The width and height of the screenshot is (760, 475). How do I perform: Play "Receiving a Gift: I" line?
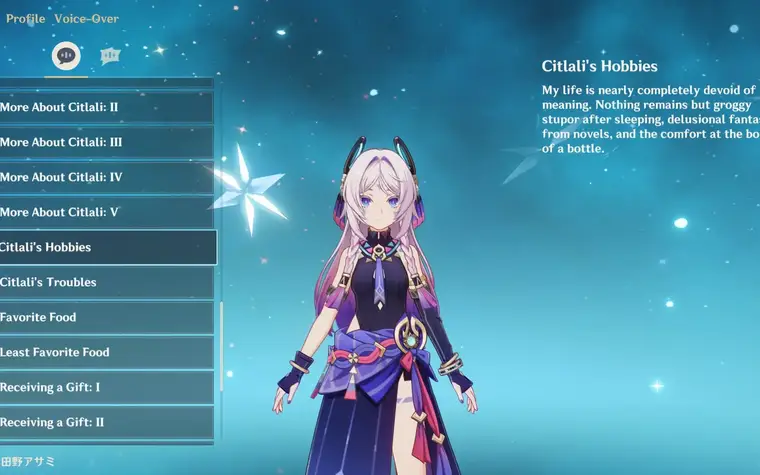105,387
